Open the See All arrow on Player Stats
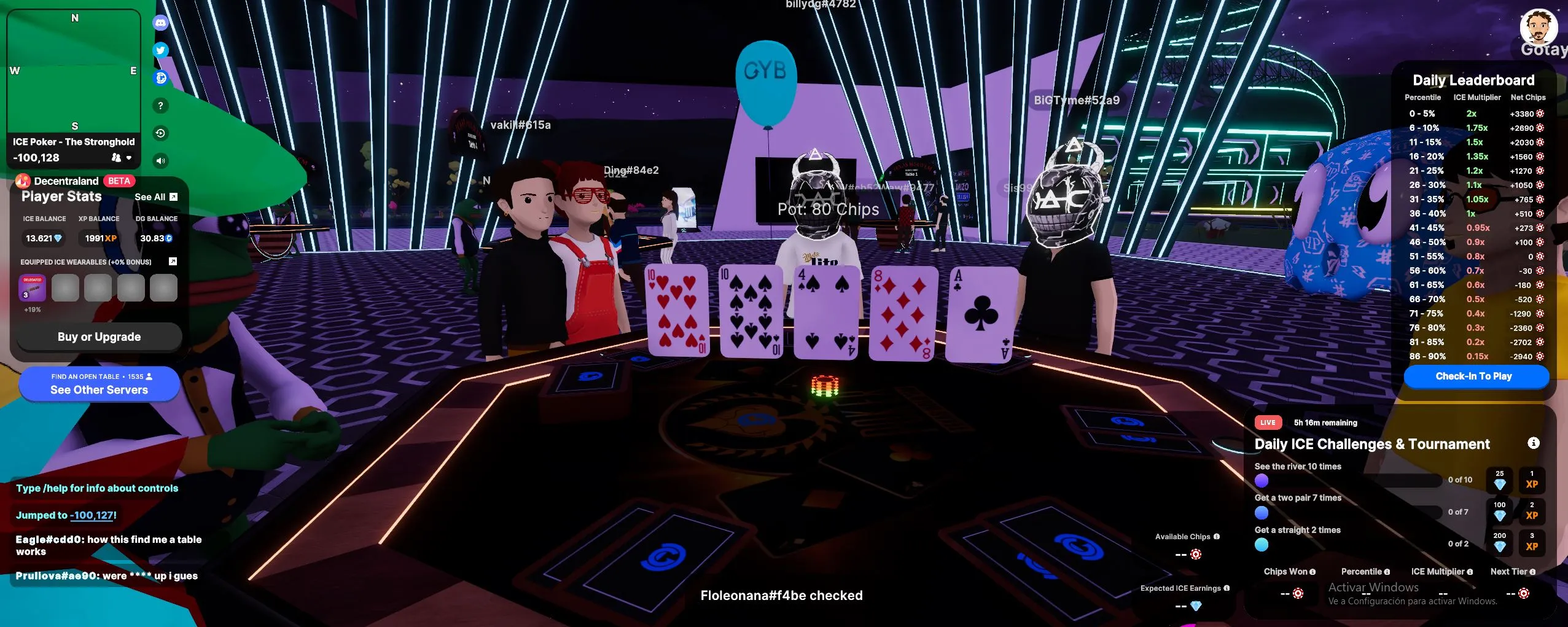 tap(173, 197)
